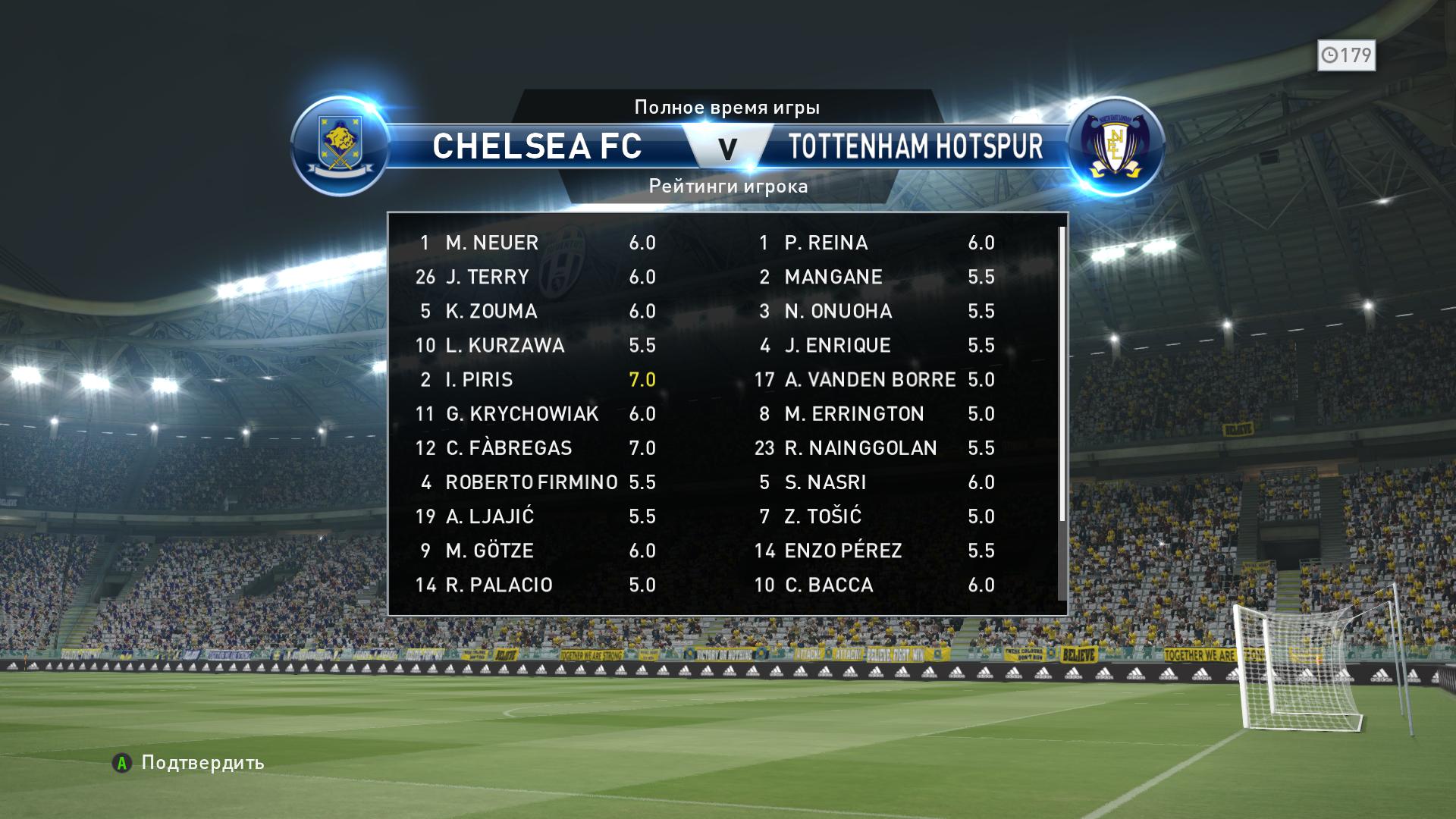The height and width of the screenshot is (819, 1456).
Task: Select I. Piris's highlighted rating row
Action: coord(535,380)
